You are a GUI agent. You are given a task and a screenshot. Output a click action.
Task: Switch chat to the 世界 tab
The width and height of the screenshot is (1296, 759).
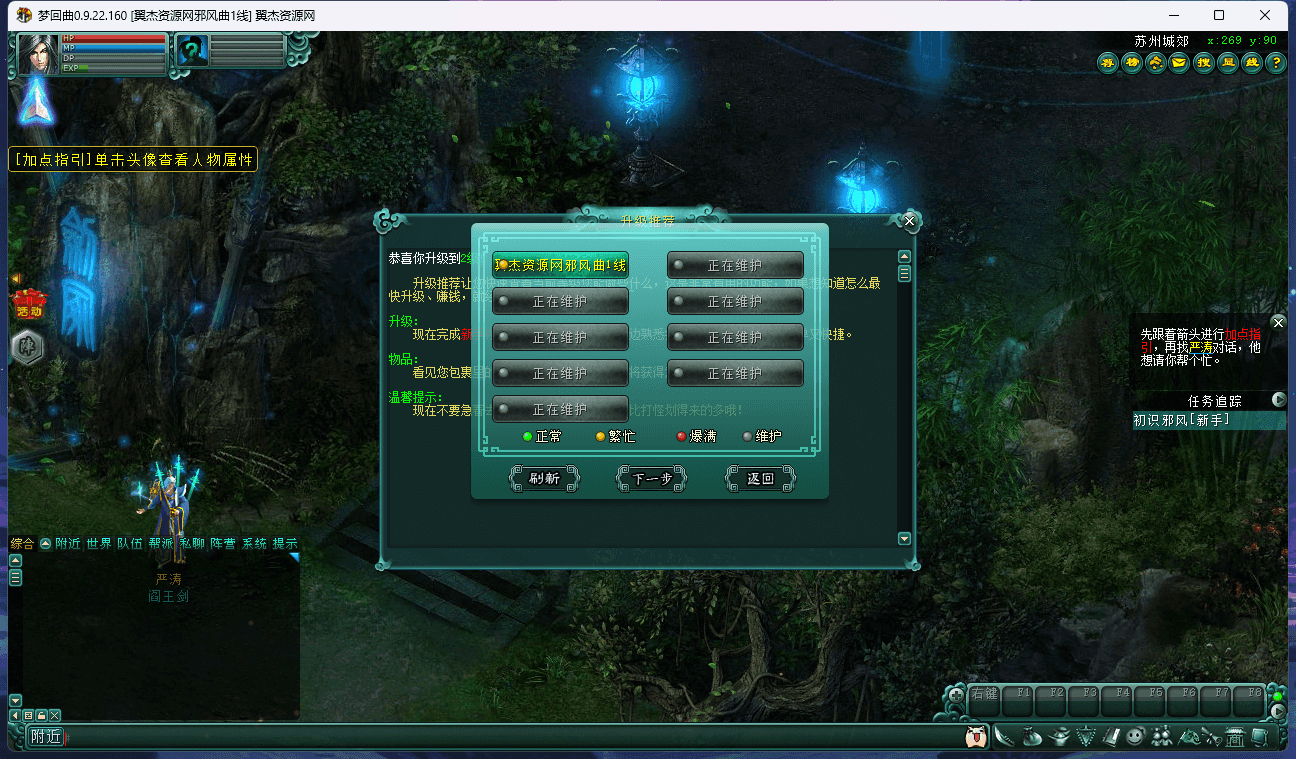[x=99, y=543]
